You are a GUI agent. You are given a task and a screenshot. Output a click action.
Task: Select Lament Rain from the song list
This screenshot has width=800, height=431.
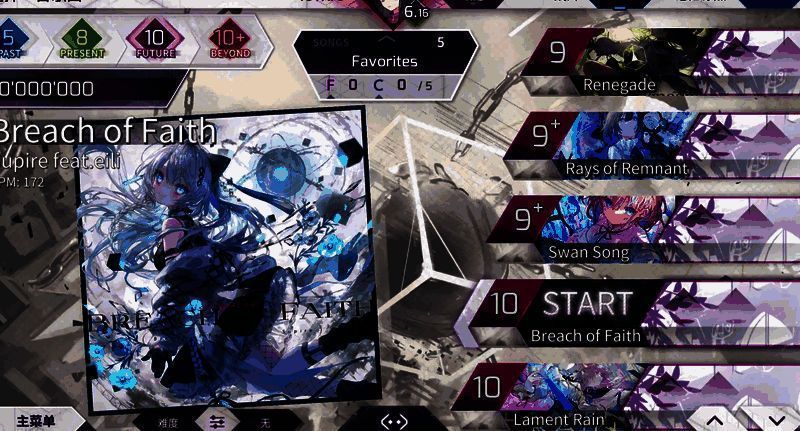(x=580, y=395)
